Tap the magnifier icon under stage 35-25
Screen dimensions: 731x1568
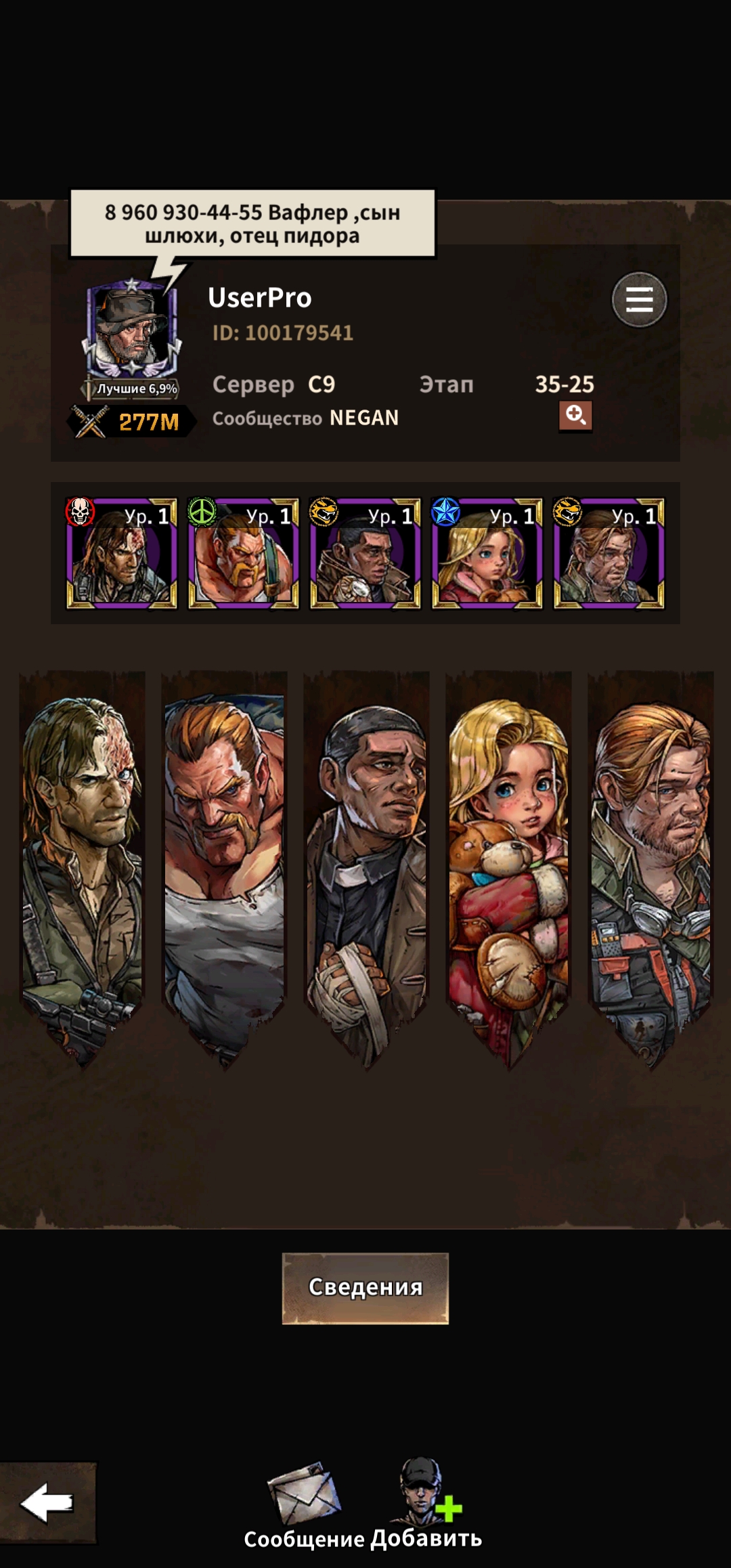(x=575, y=415)
